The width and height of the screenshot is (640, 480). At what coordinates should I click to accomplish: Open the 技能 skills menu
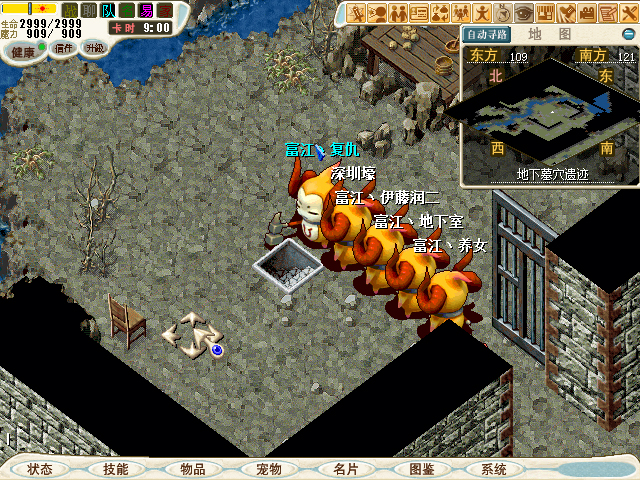coord(115,469)
